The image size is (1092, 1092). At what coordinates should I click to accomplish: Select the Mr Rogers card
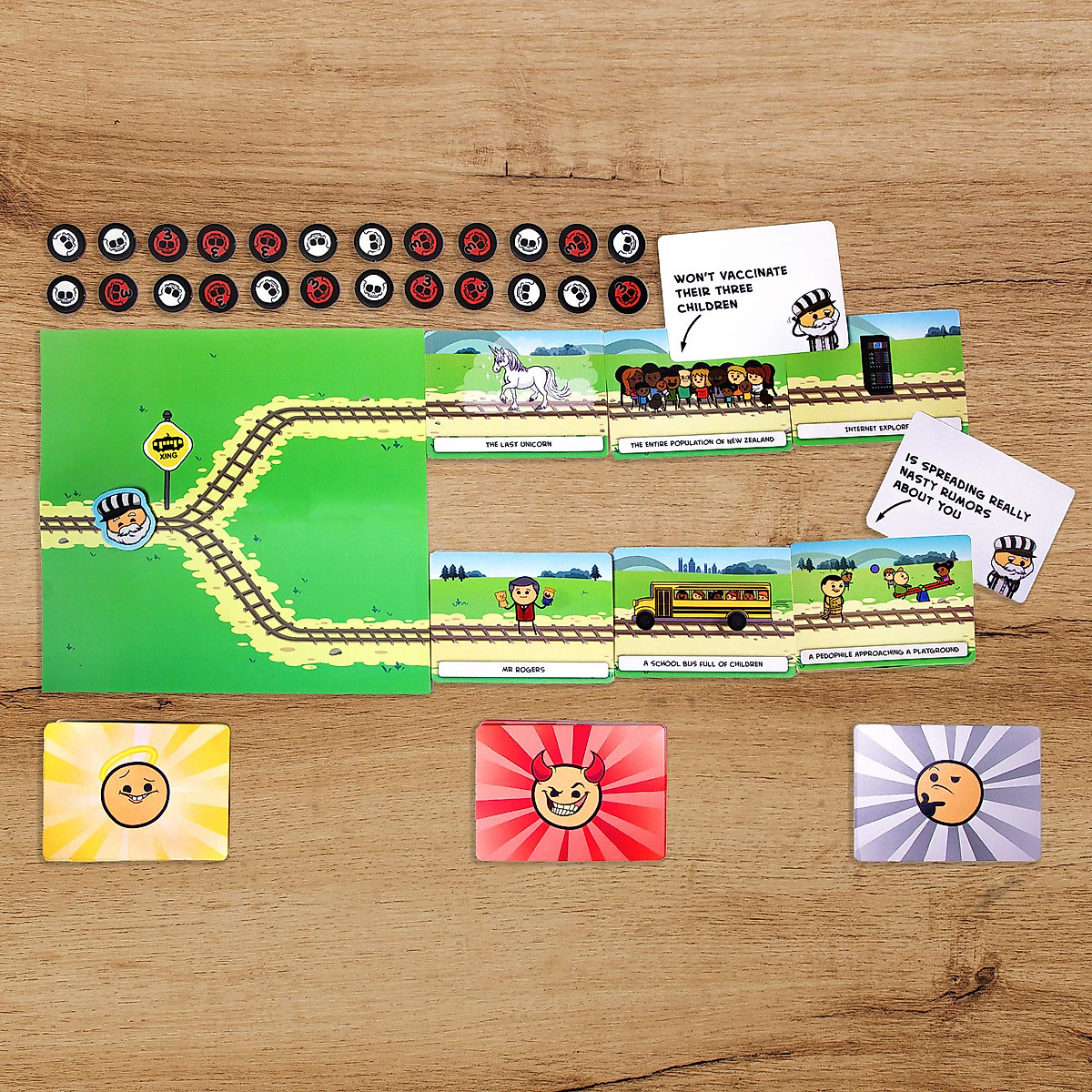tap(521, 616)
